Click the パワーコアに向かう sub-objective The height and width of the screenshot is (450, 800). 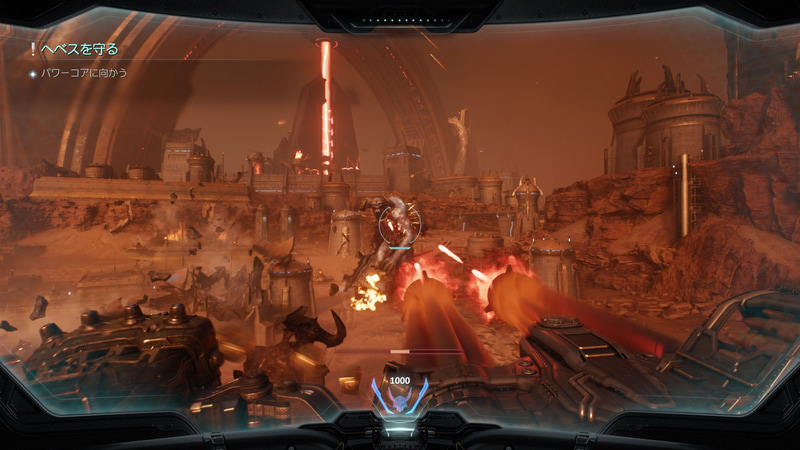82,73
